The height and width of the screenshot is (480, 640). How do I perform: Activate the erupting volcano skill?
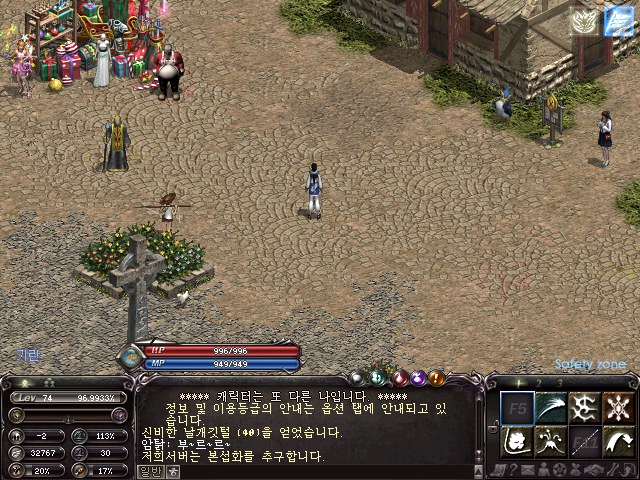coord(551,441)
